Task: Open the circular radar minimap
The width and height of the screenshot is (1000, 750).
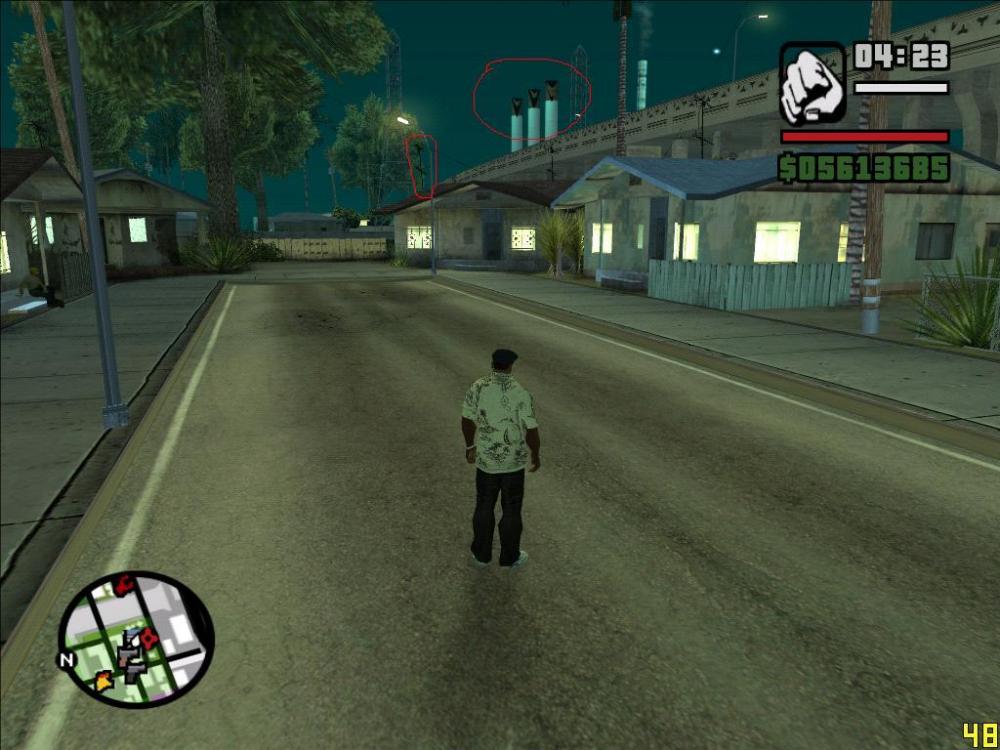Action: click(136, 639)
